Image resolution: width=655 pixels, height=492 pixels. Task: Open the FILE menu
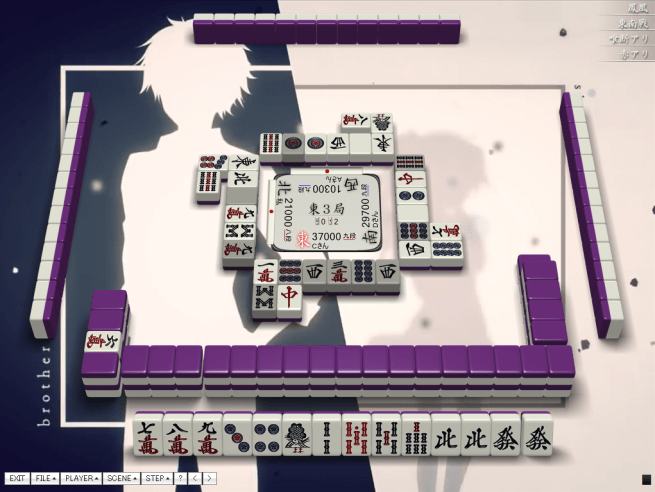[45, 479]
